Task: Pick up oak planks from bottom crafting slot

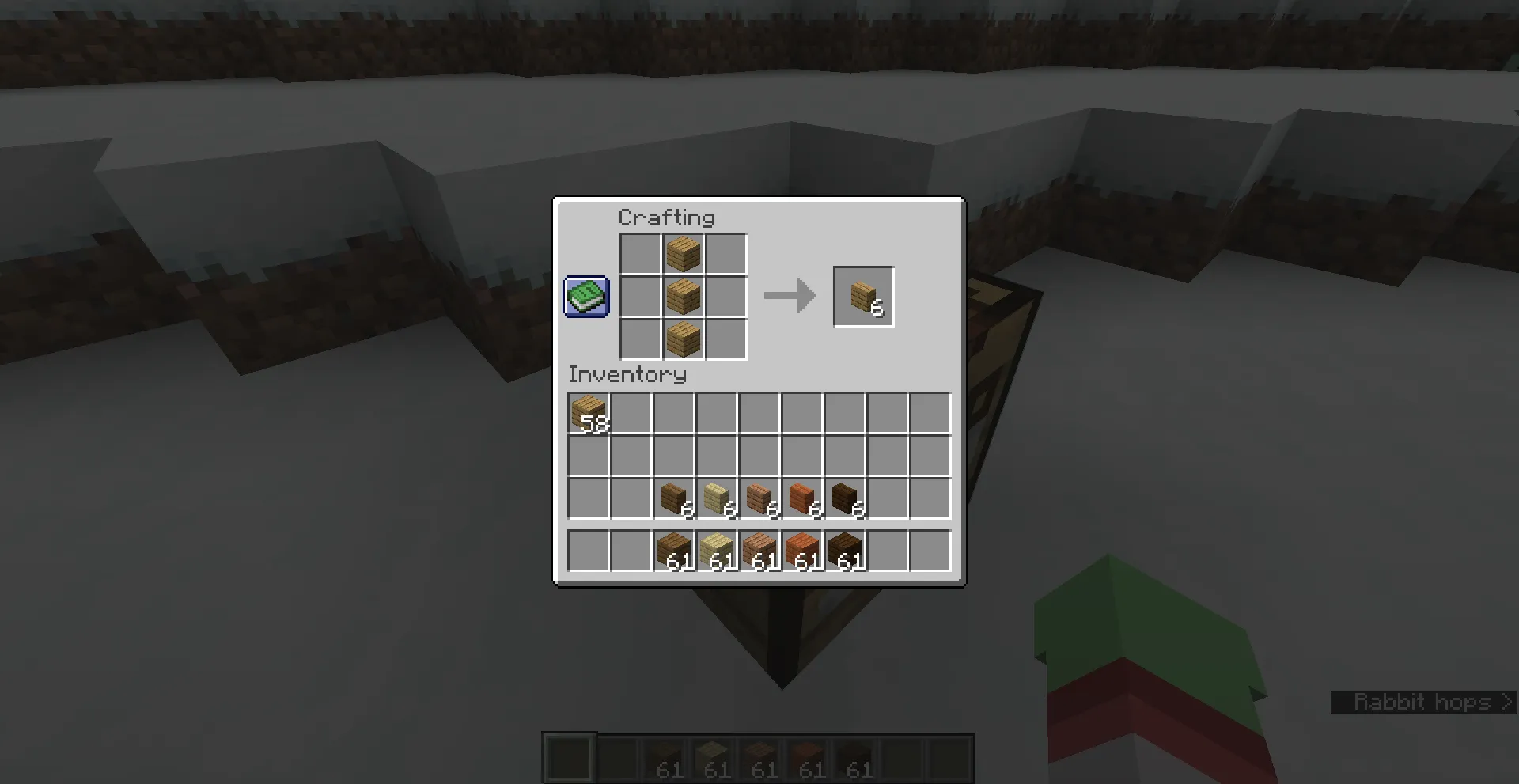Action: pos(683,340)
